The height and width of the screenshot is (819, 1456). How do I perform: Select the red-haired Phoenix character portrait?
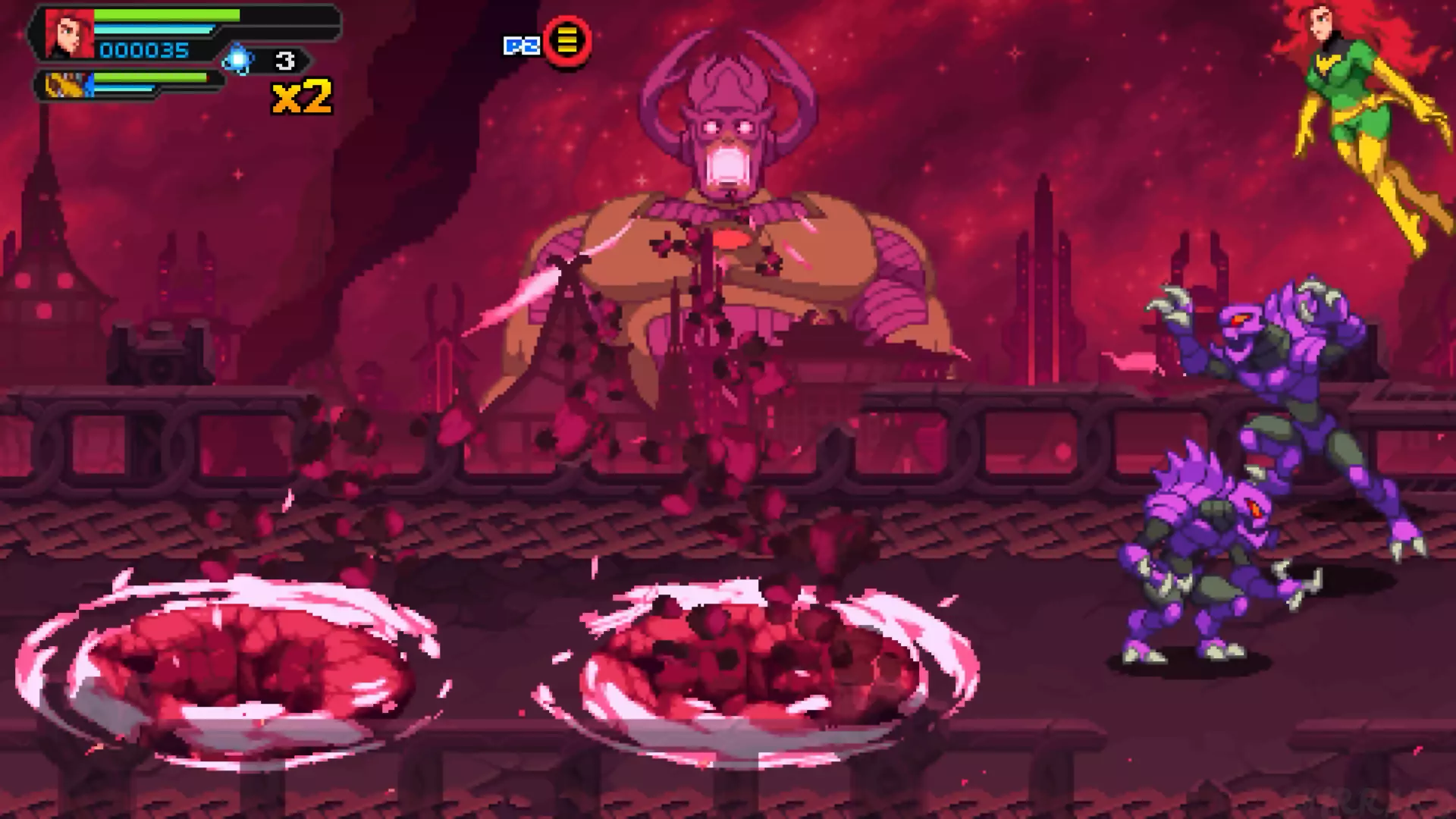pos(70,34)
